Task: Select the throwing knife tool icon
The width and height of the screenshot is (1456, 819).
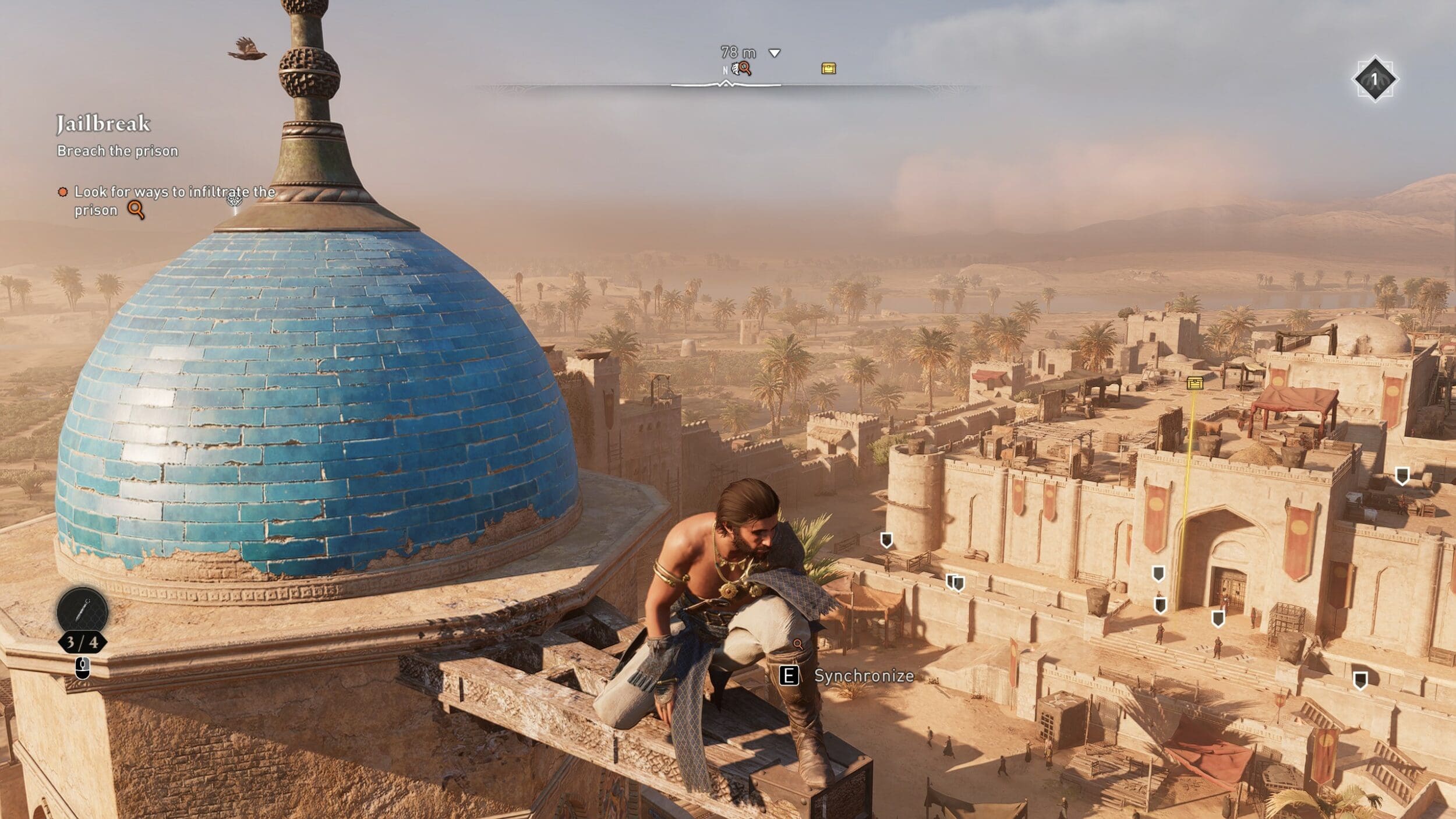Action: (x=83, y=610)
